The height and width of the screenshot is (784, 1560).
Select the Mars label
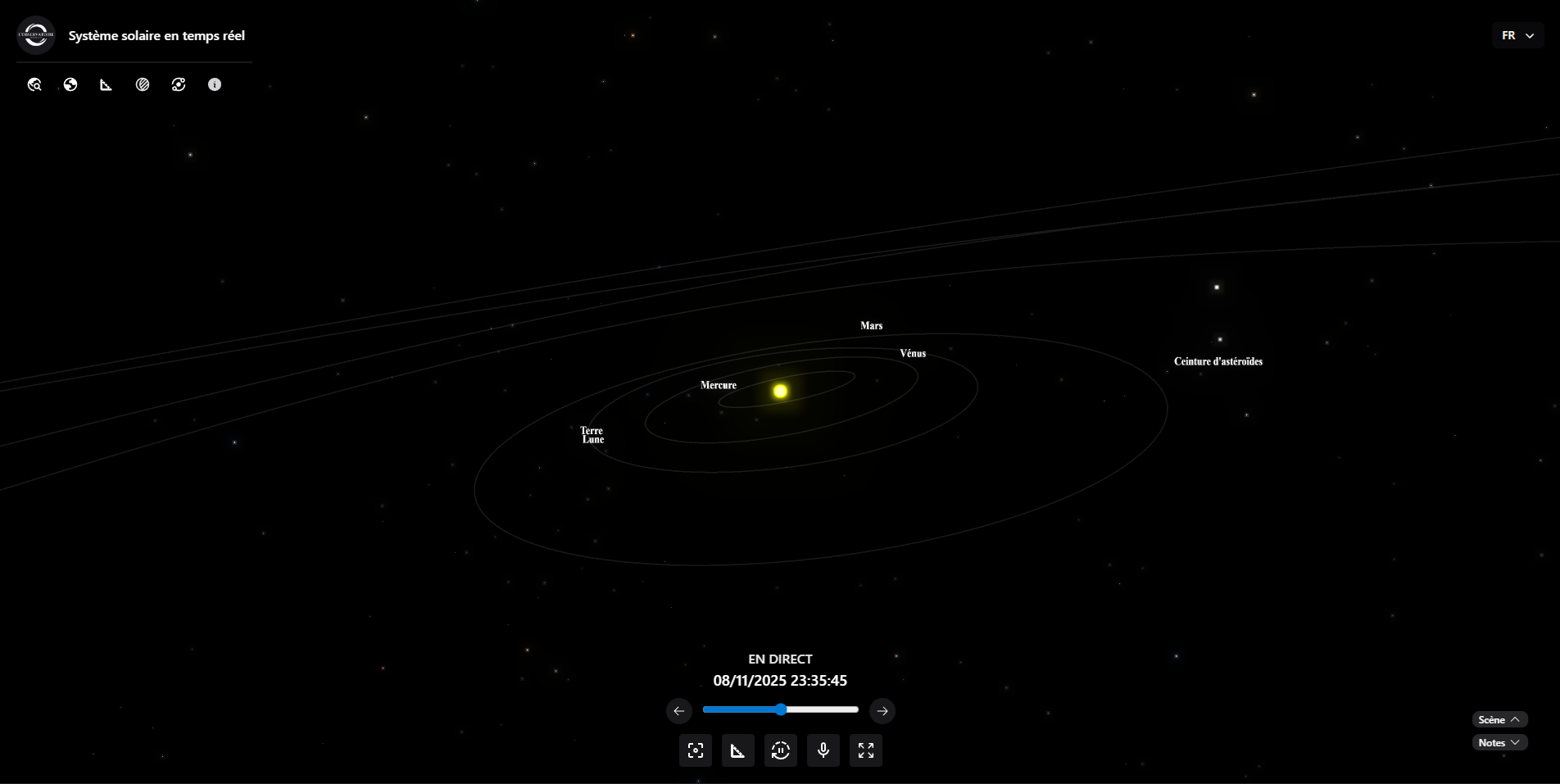click(872, 326)
